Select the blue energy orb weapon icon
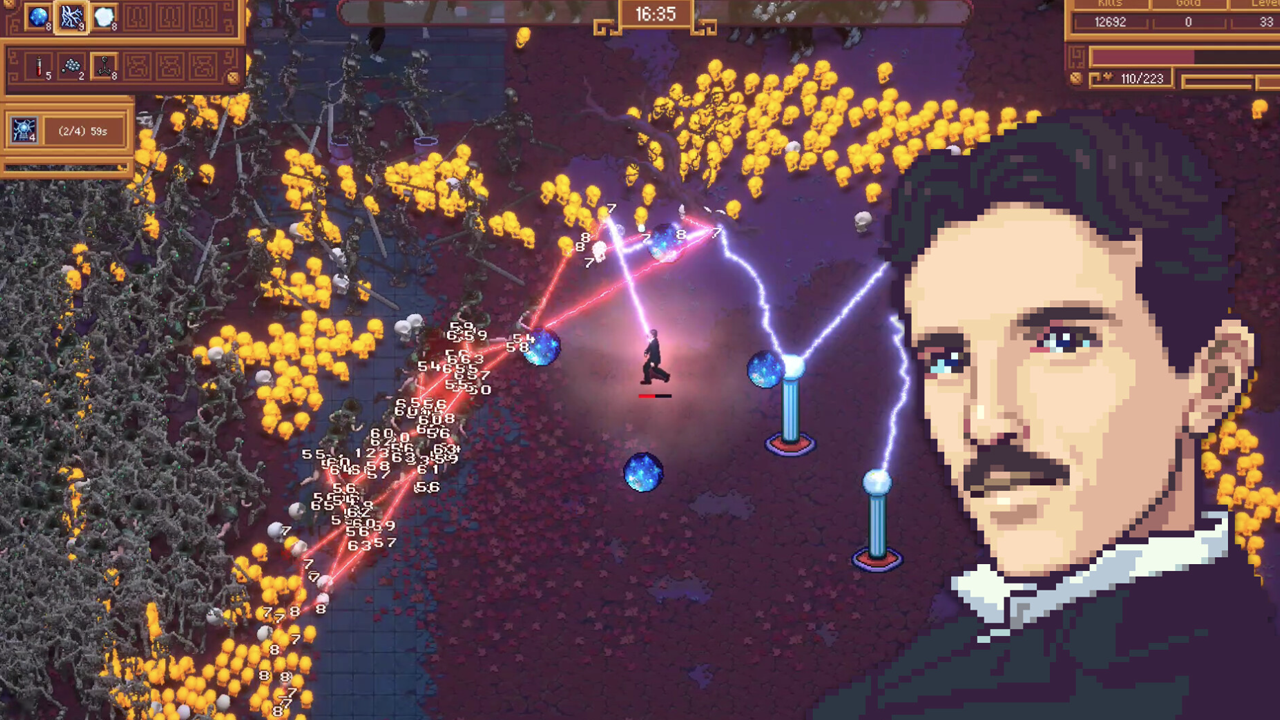Screen dimensions: 1280x720 (x=38, y=16)
